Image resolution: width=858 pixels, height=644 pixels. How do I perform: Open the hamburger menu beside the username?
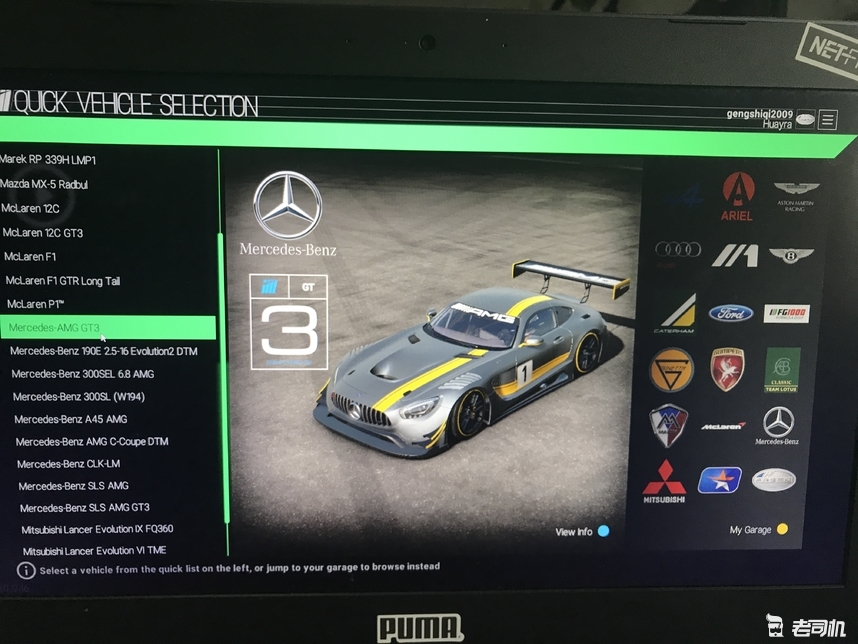828,120
